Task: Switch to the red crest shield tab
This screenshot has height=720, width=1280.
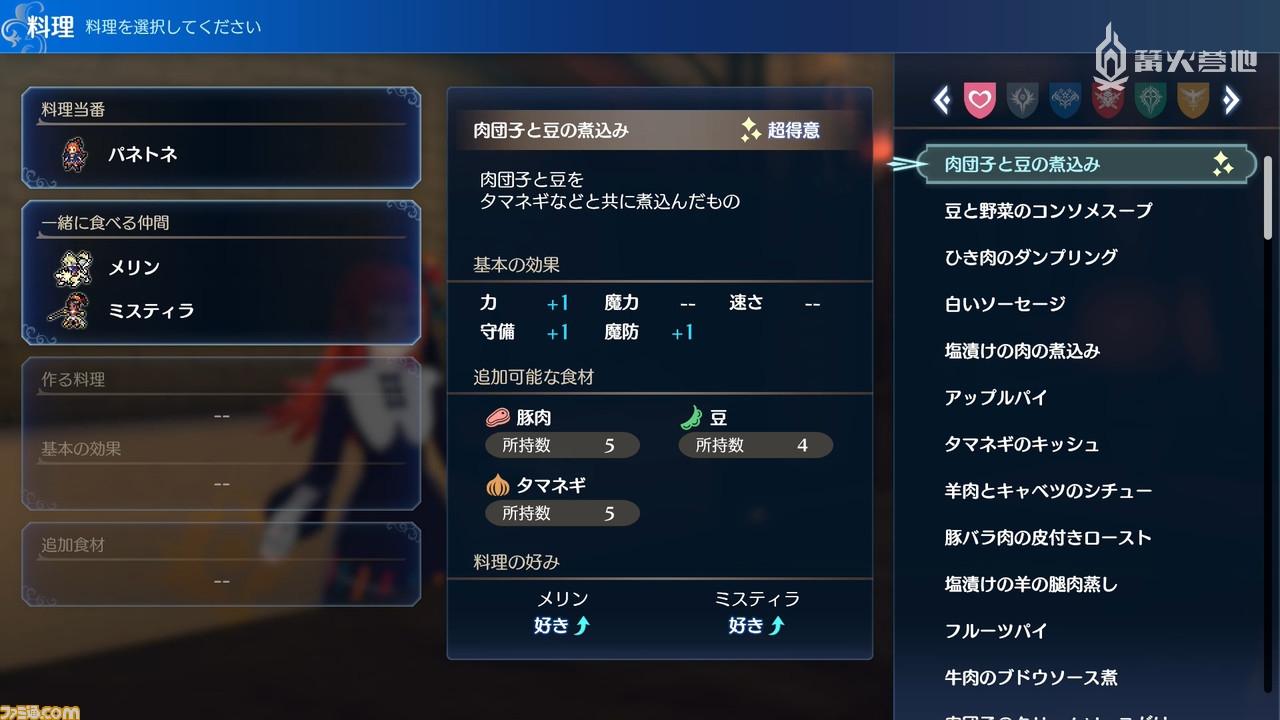Action: coord(1107,99)
